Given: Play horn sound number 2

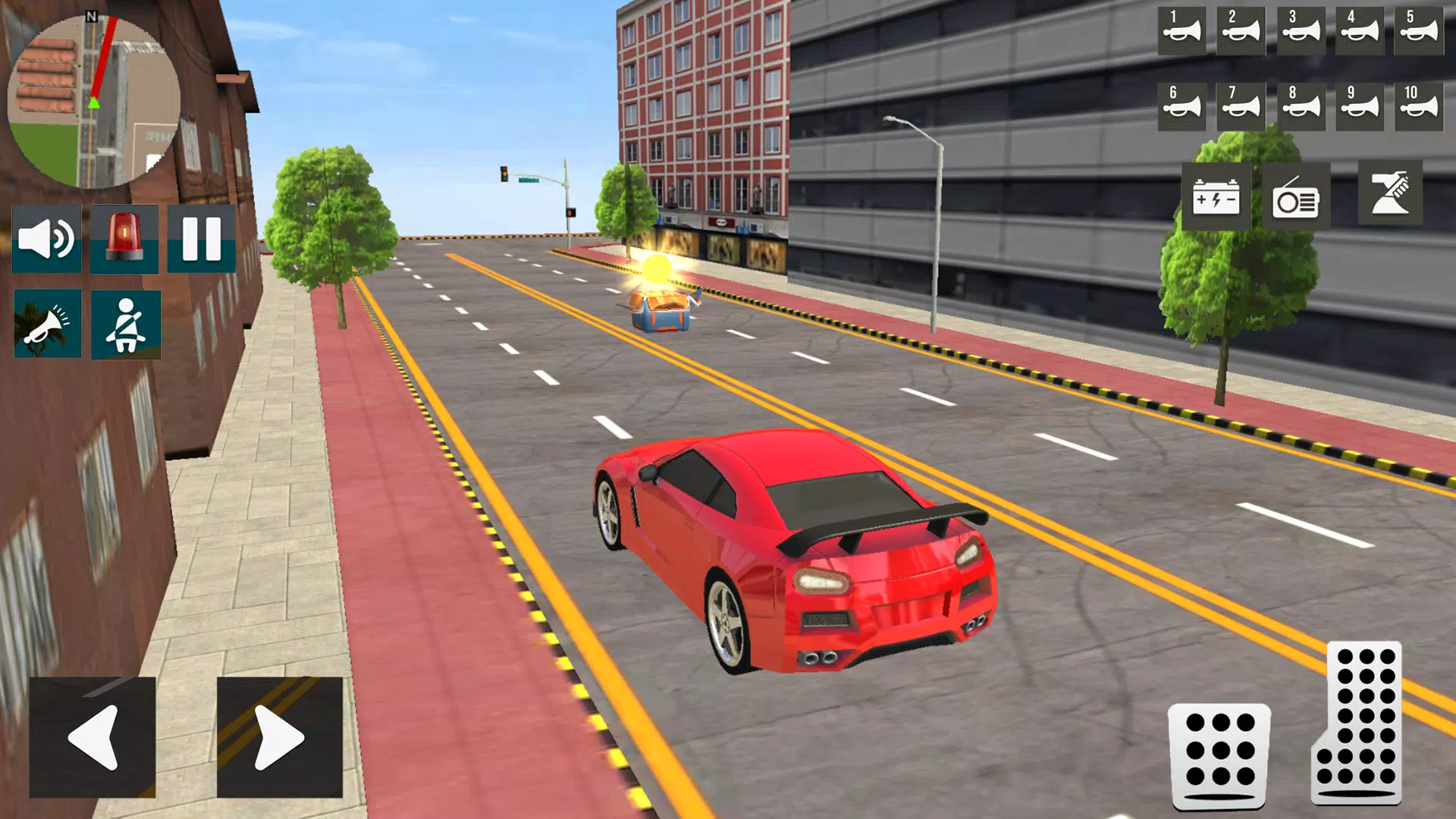Looking at the screenshot, I should pos(1241,32).
